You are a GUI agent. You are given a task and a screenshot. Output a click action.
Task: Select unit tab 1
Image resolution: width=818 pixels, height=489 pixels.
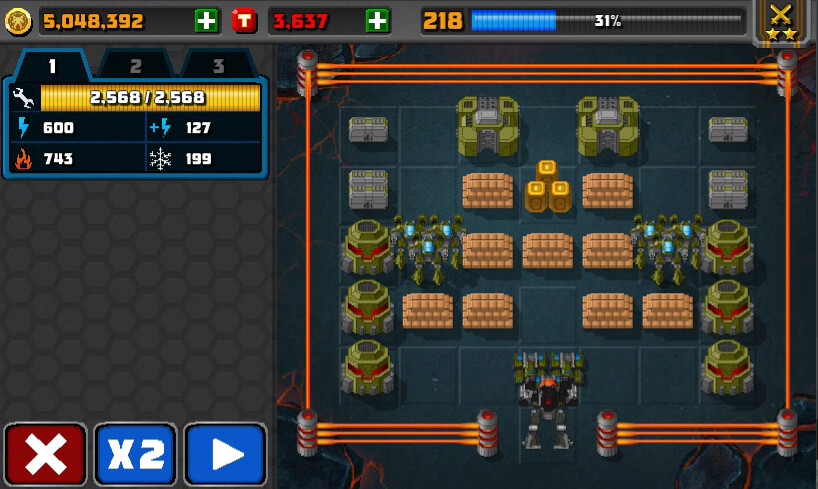click(52, 66)
